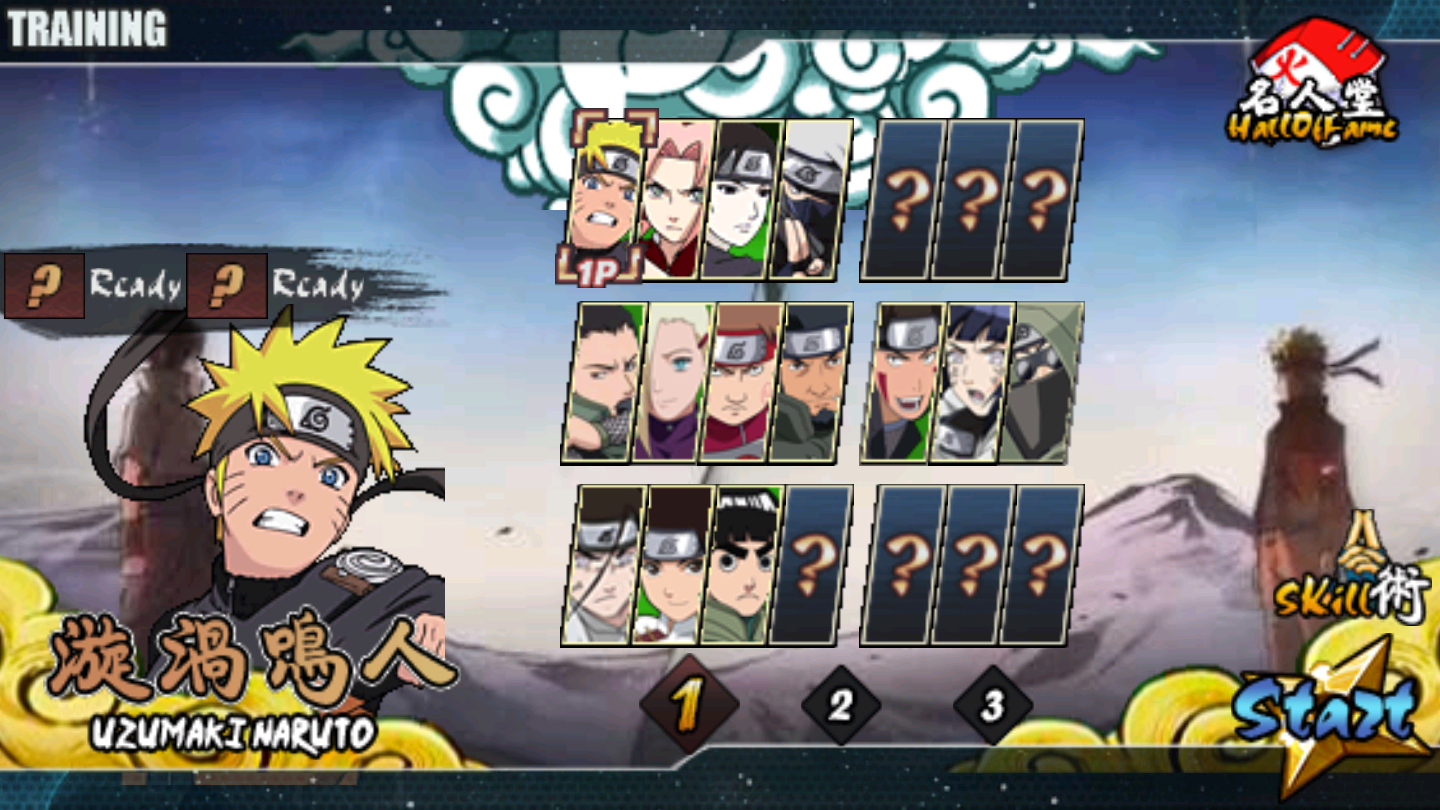Image resolution: width=1440 pixels, height=810 pixels.
Task: Show character page 1
Action: coord(688,706)
